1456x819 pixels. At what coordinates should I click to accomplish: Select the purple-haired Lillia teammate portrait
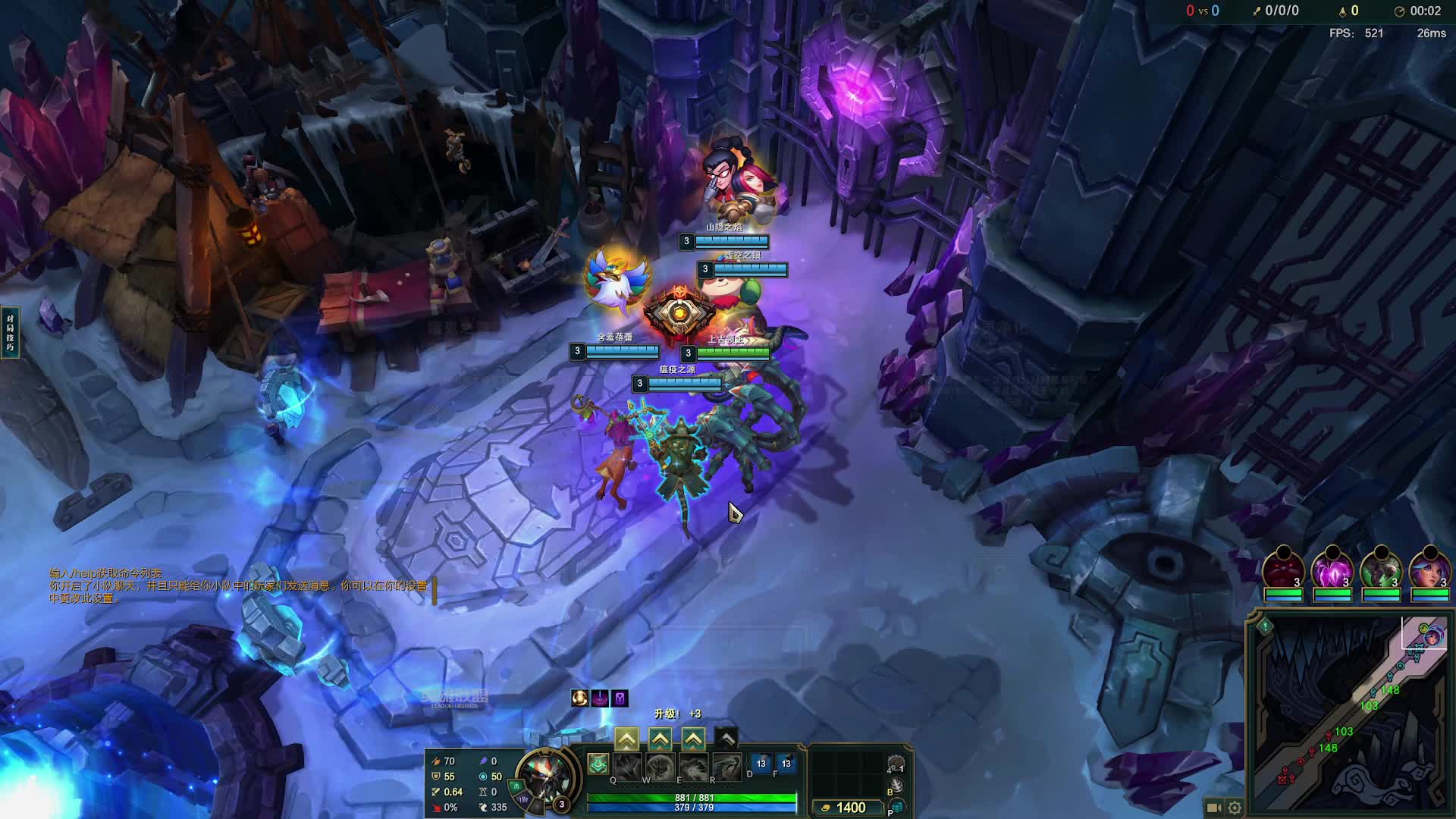(x=1429, y=570)
